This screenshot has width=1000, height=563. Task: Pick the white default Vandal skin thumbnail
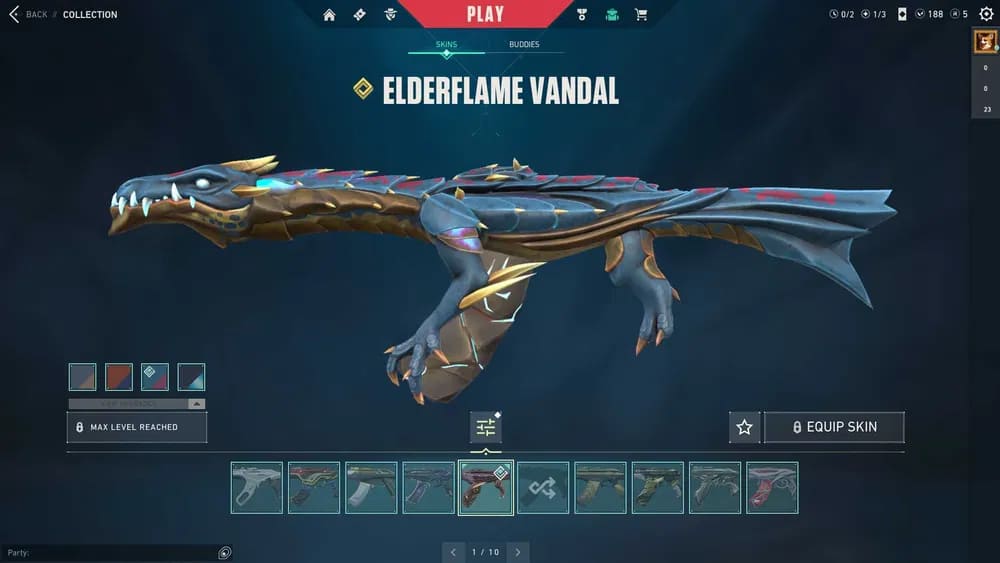(257, 488)
